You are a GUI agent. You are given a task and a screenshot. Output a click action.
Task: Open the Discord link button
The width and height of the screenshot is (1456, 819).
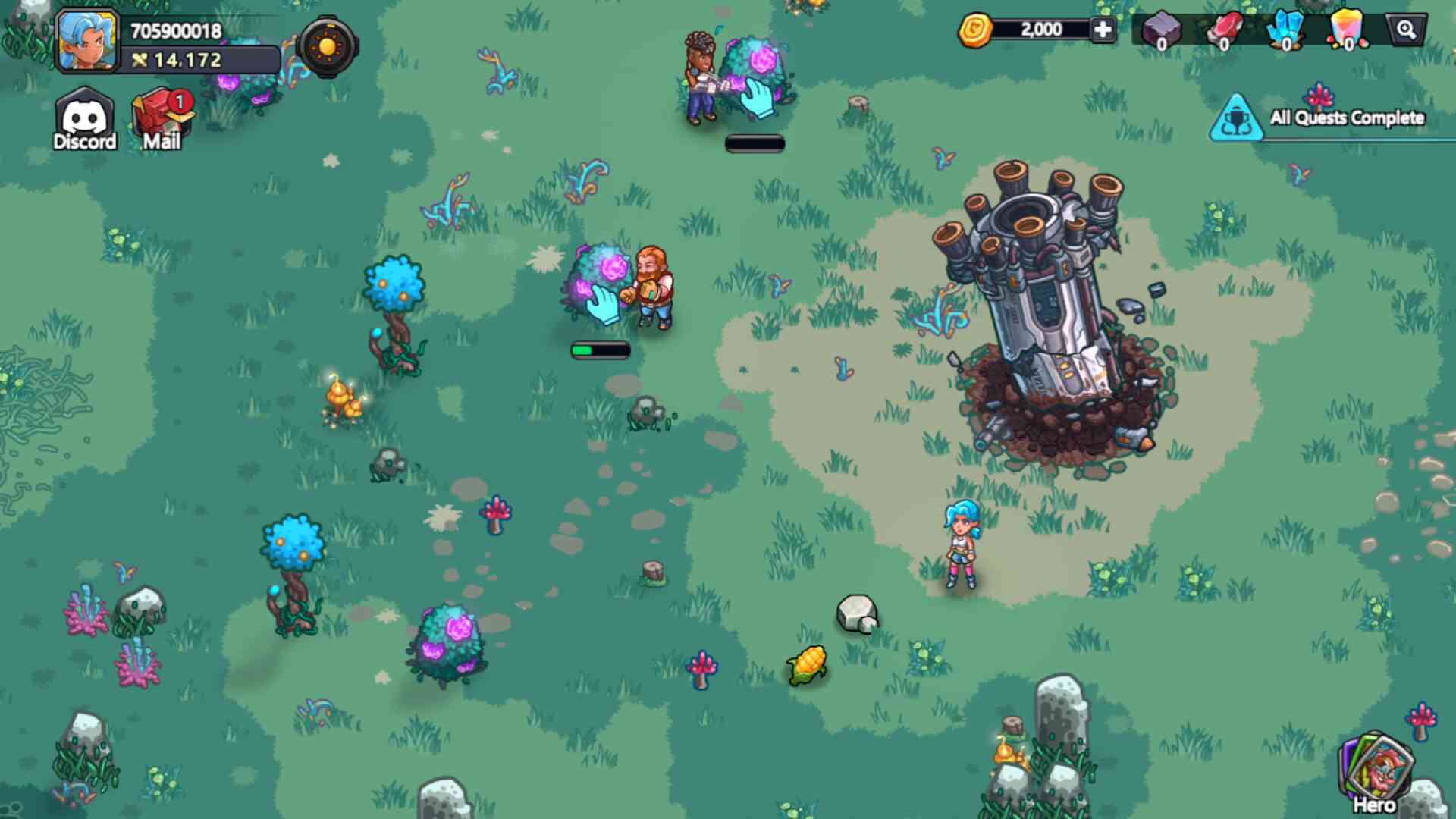click(x=84, y=121)
